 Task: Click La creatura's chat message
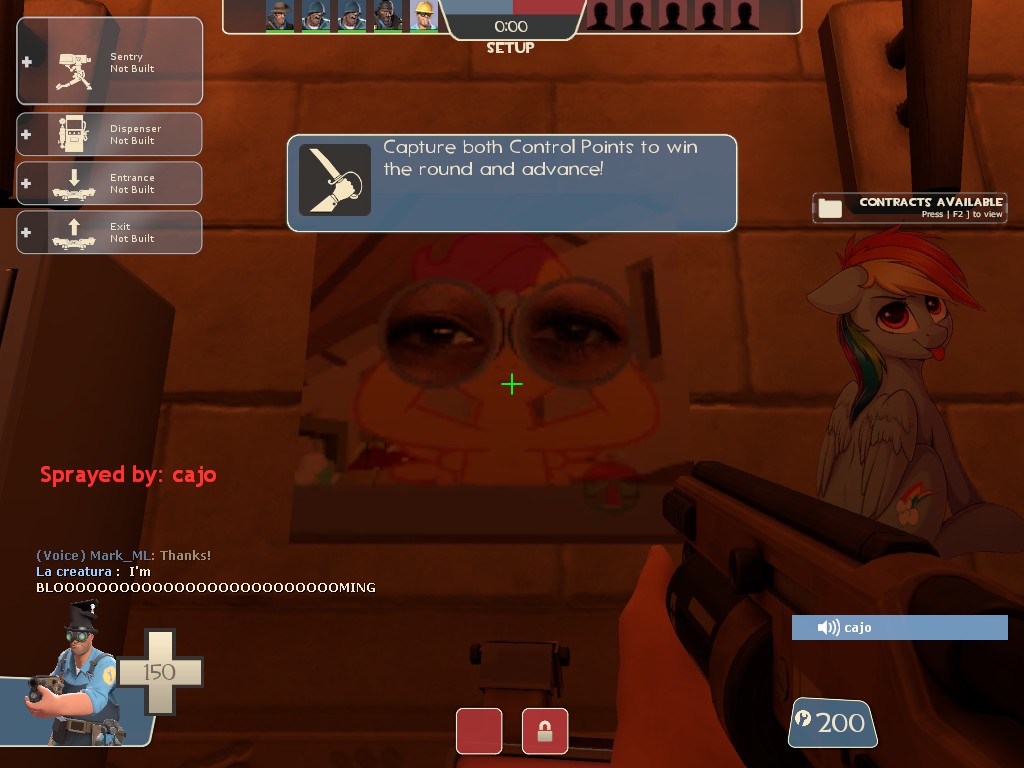[205, 579]
